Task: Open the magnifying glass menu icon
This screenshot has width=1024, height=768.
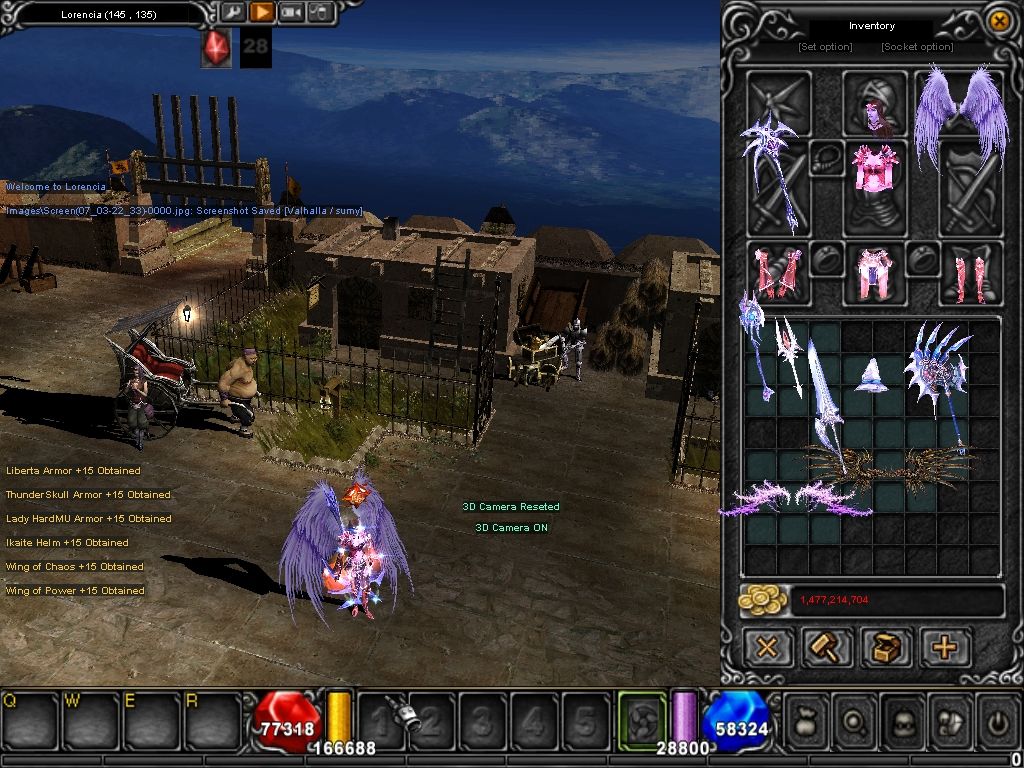Action: [853, 720]
